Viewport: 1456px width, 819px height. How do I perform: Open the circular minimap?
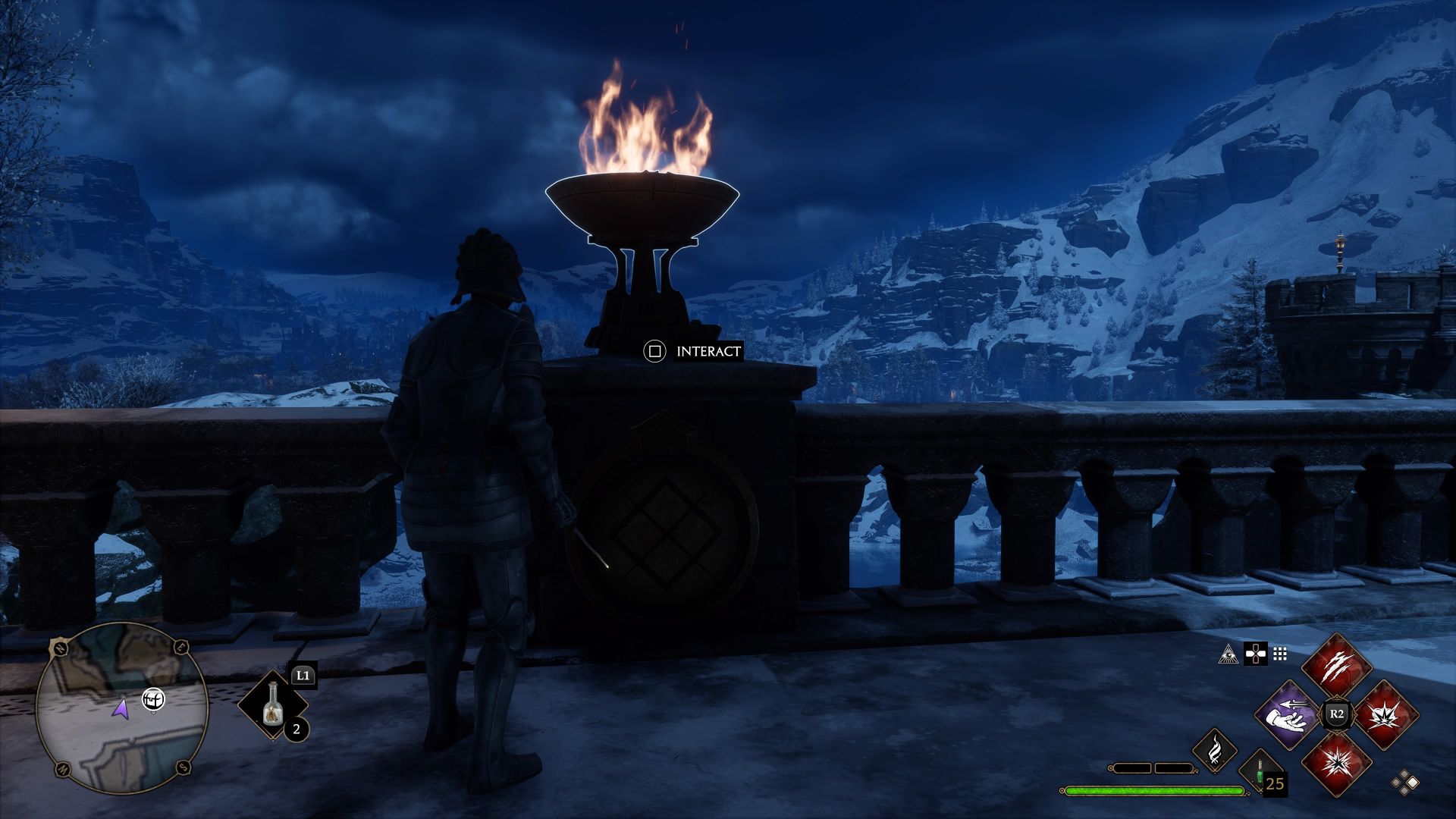pos(121,708)
